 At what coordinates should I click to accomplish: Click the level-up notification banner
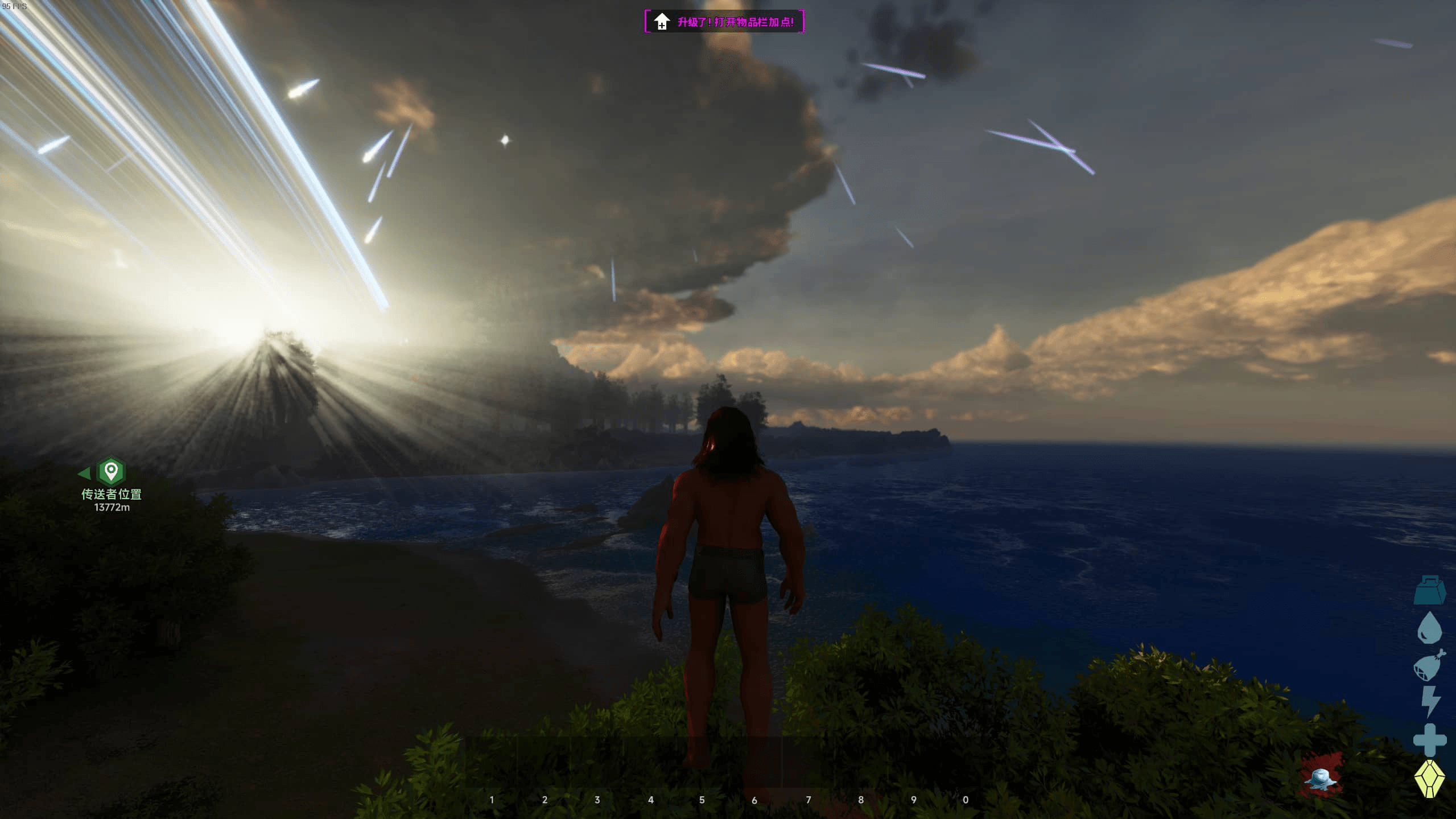coord(724,22)
